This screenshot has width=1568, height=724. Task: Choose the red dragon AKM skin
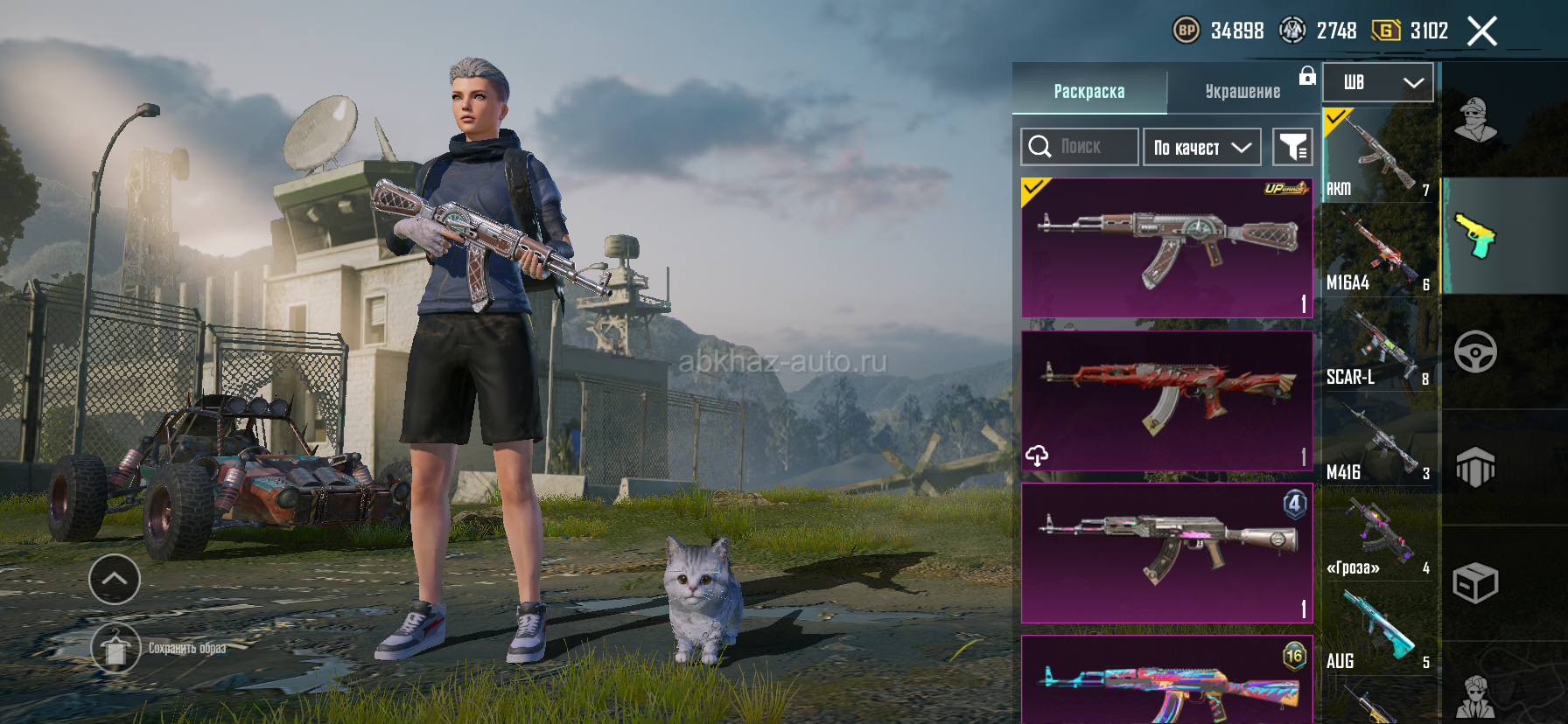coord(1166,400)
